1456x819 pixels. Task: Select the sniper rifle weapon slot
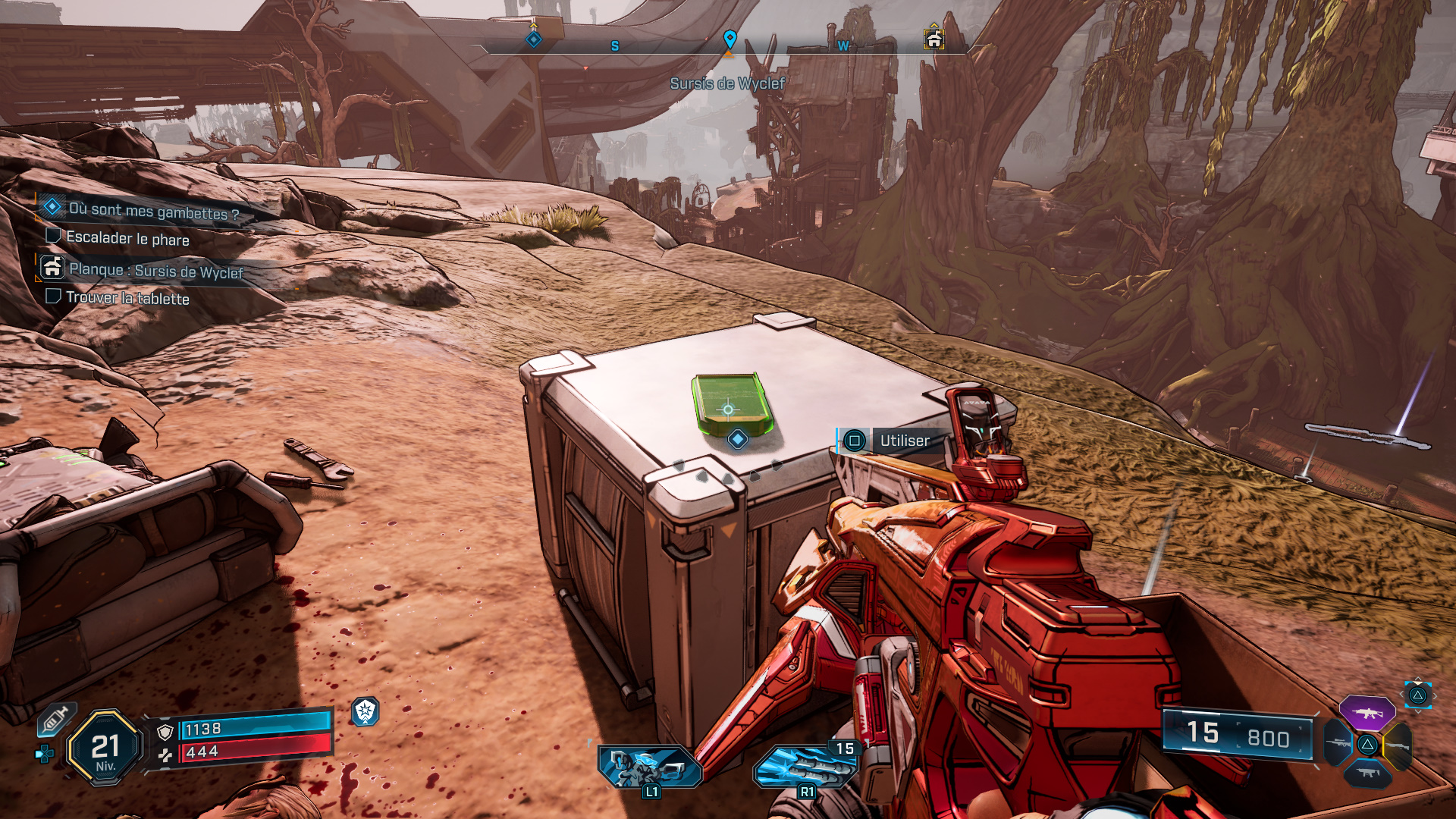[1338, 743]
